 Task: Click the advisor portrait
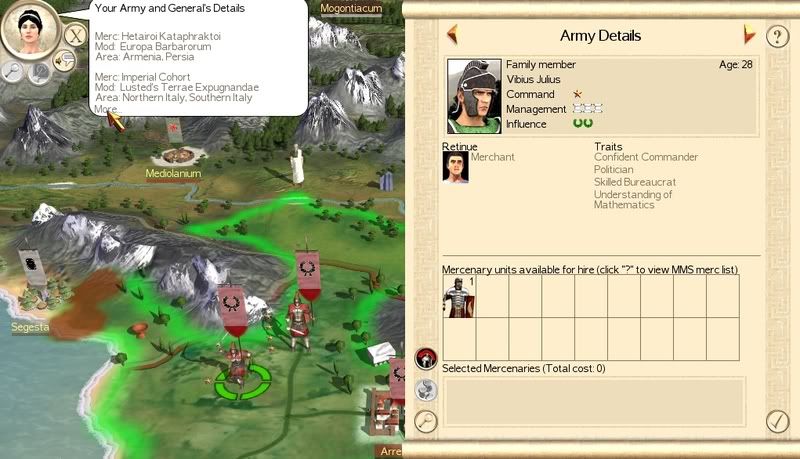(x=31, y=30)
